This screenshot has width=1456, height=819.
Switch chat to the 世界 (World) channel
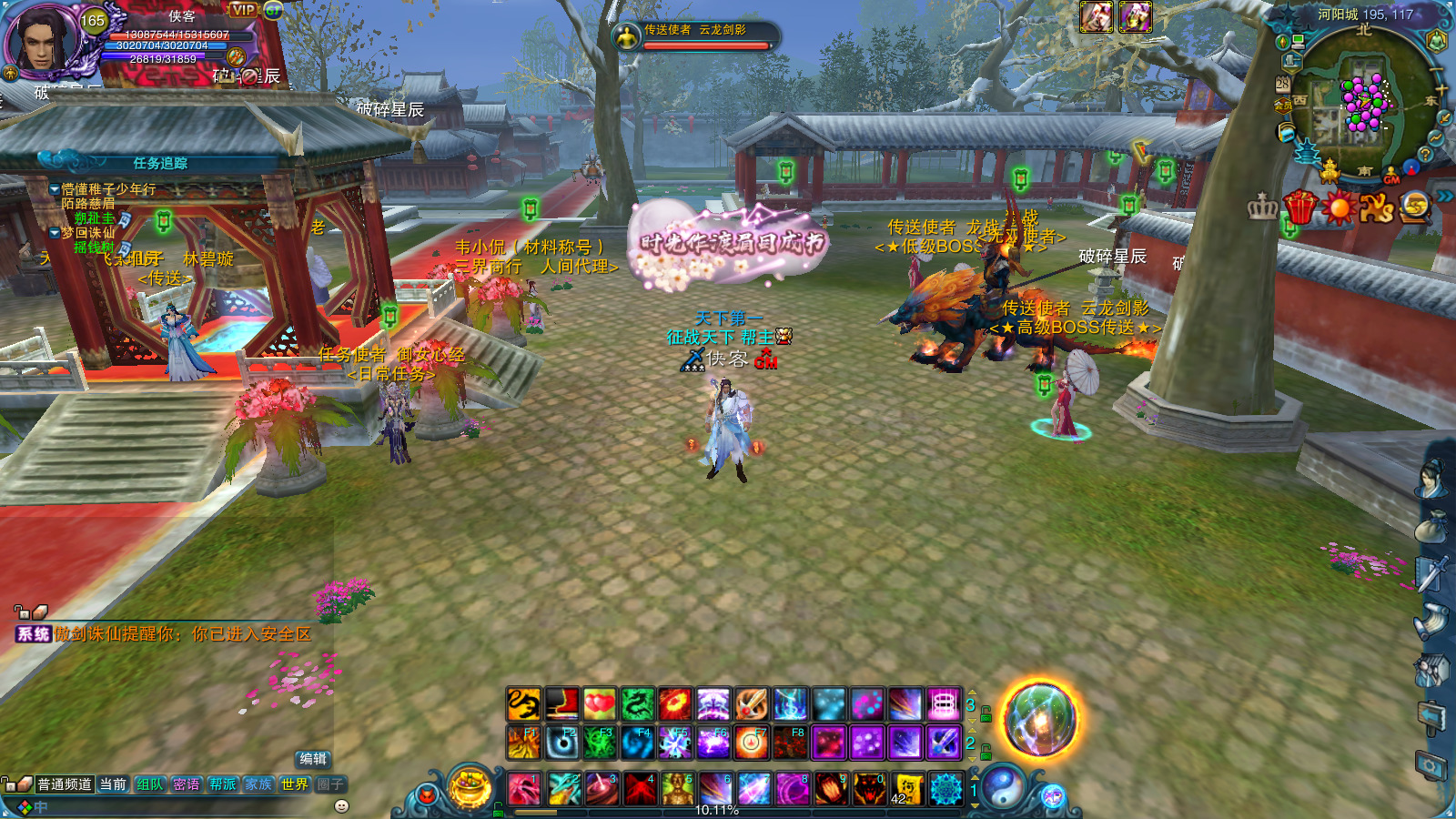click(x=294, y=784)
